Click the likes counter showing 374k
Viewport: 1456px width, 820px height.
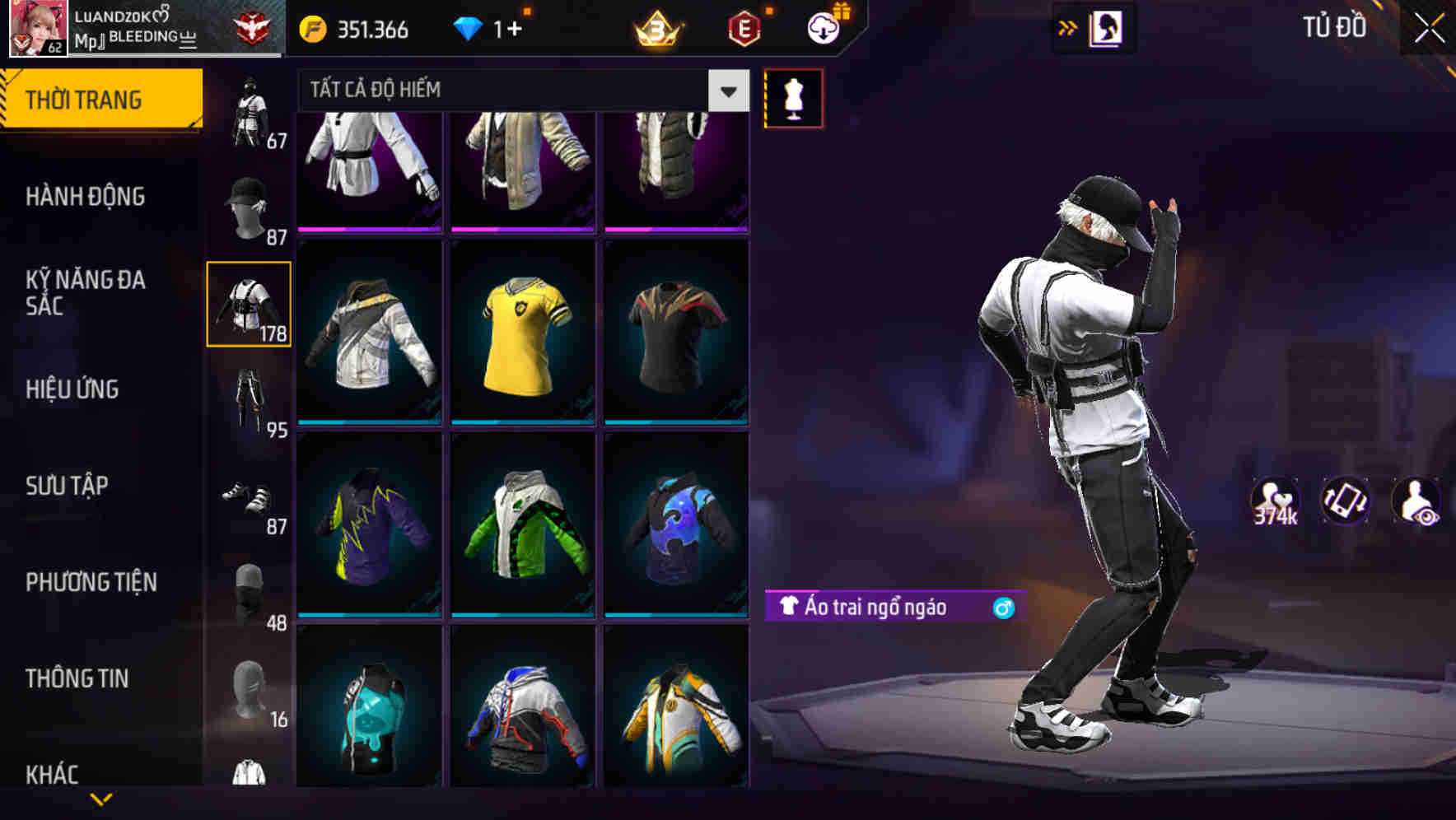pyautogui.click(x=1275, y=502)
